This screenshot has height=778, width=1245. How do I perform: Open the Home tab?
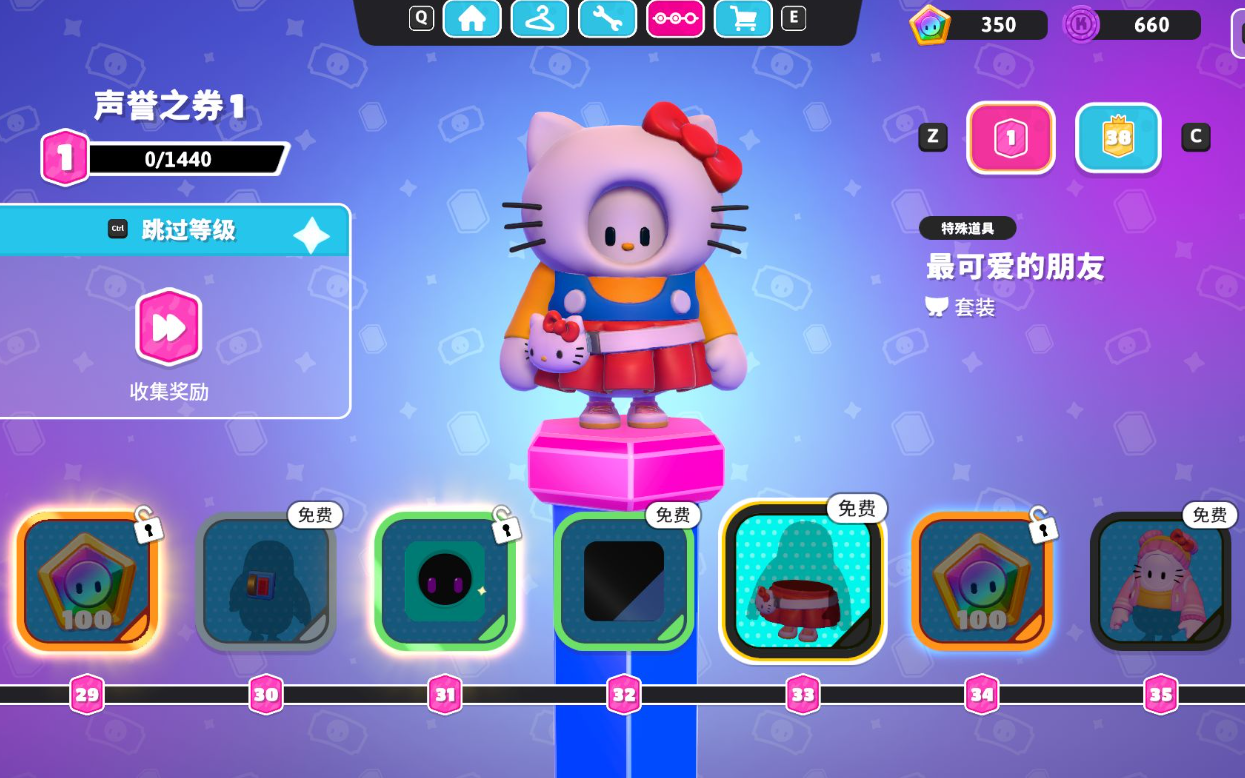coord(472,18)
